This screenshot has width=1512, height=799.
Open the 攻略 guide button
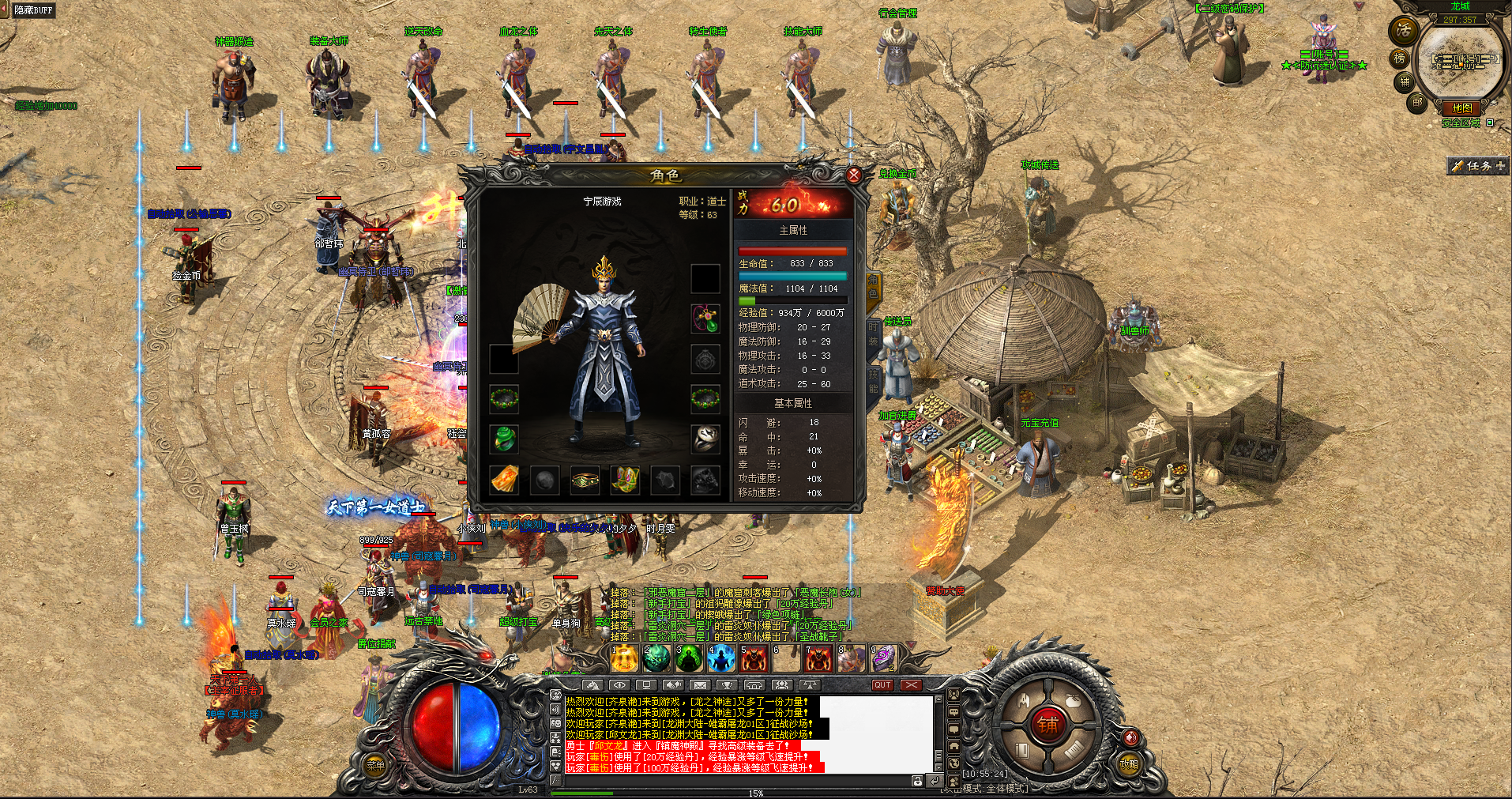point(1129,763)
